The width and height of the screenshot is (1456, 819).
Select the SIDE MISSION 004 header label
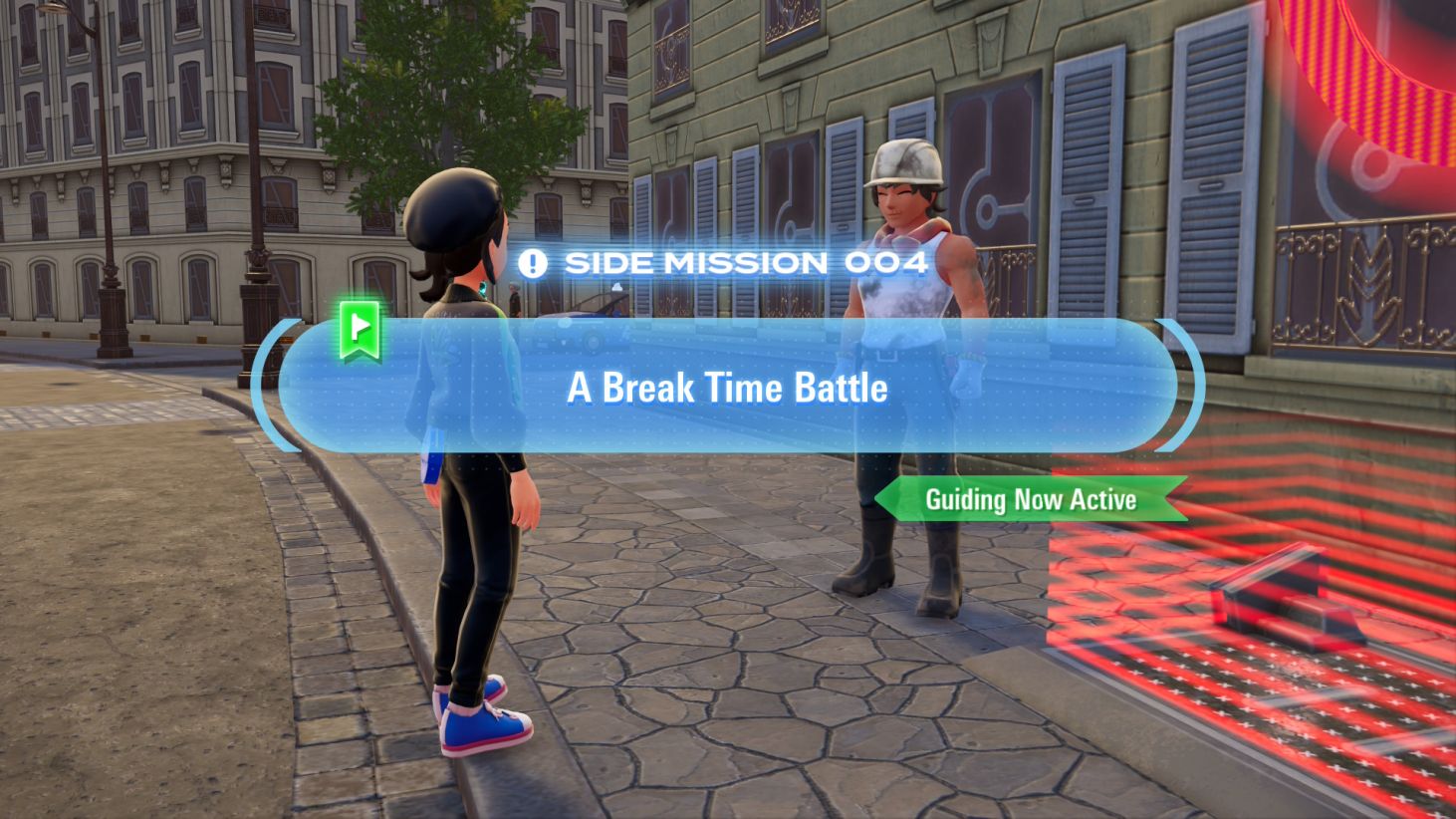pos(747,262)
